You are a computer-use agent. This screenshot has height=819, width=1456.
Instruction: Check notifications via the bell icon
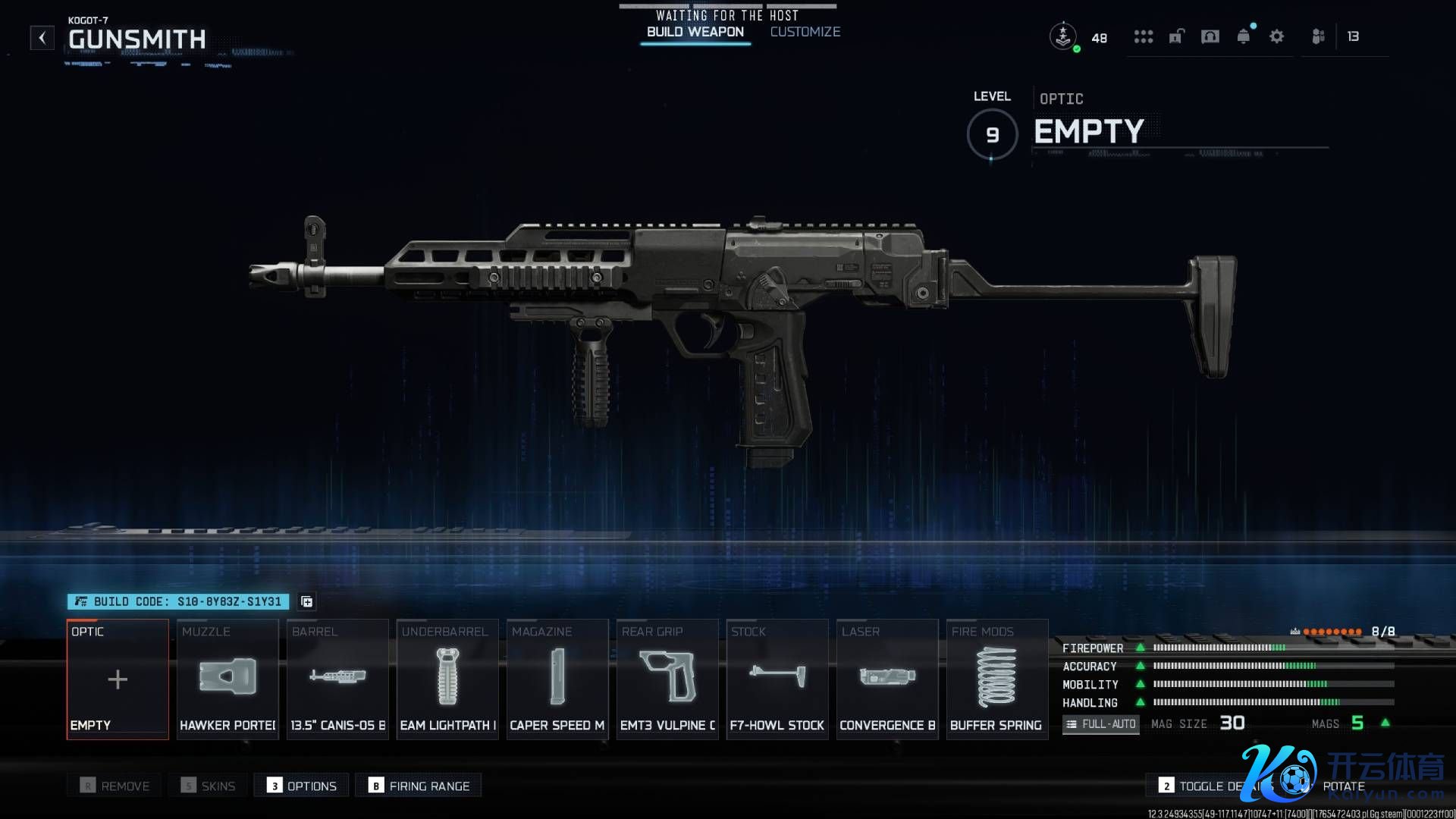click(x=1243, y=36)
